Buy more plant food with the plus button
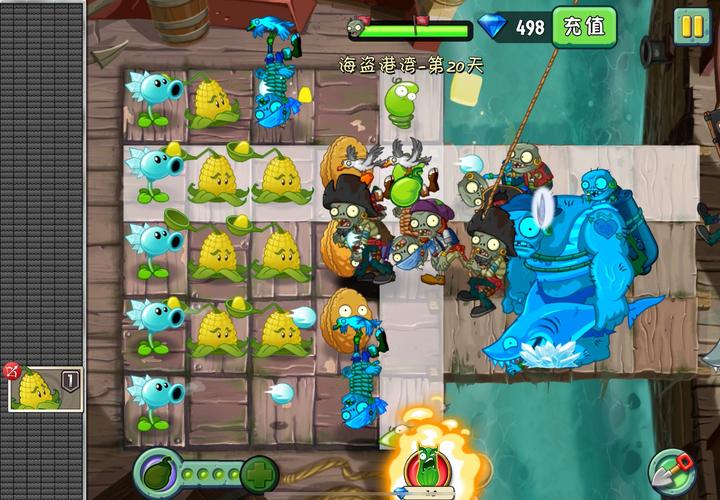The image size is (720, 500). click(x=259, y=472)
